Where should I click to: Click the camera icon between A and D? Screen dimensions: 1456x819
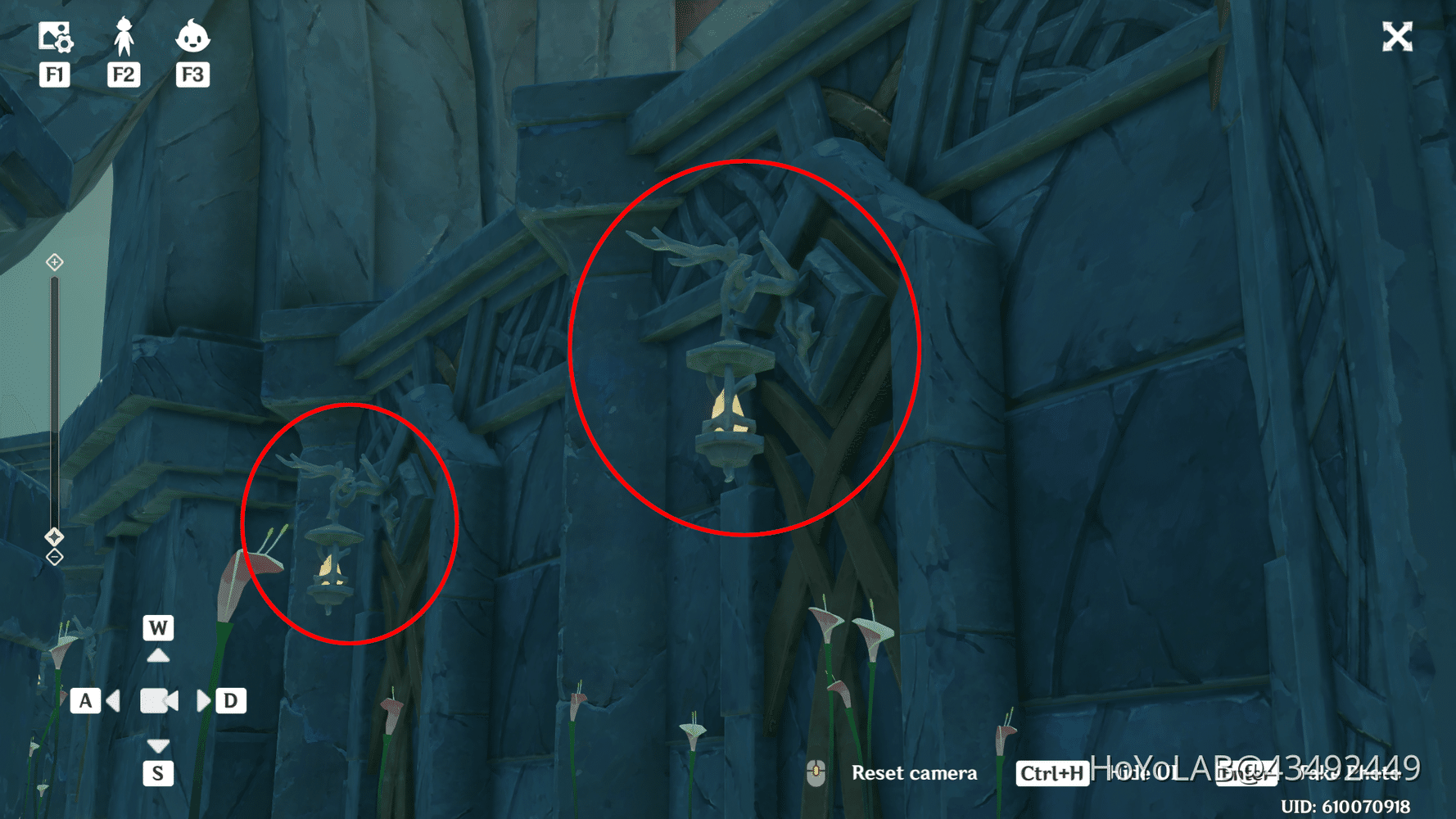(x=158, y=700)
